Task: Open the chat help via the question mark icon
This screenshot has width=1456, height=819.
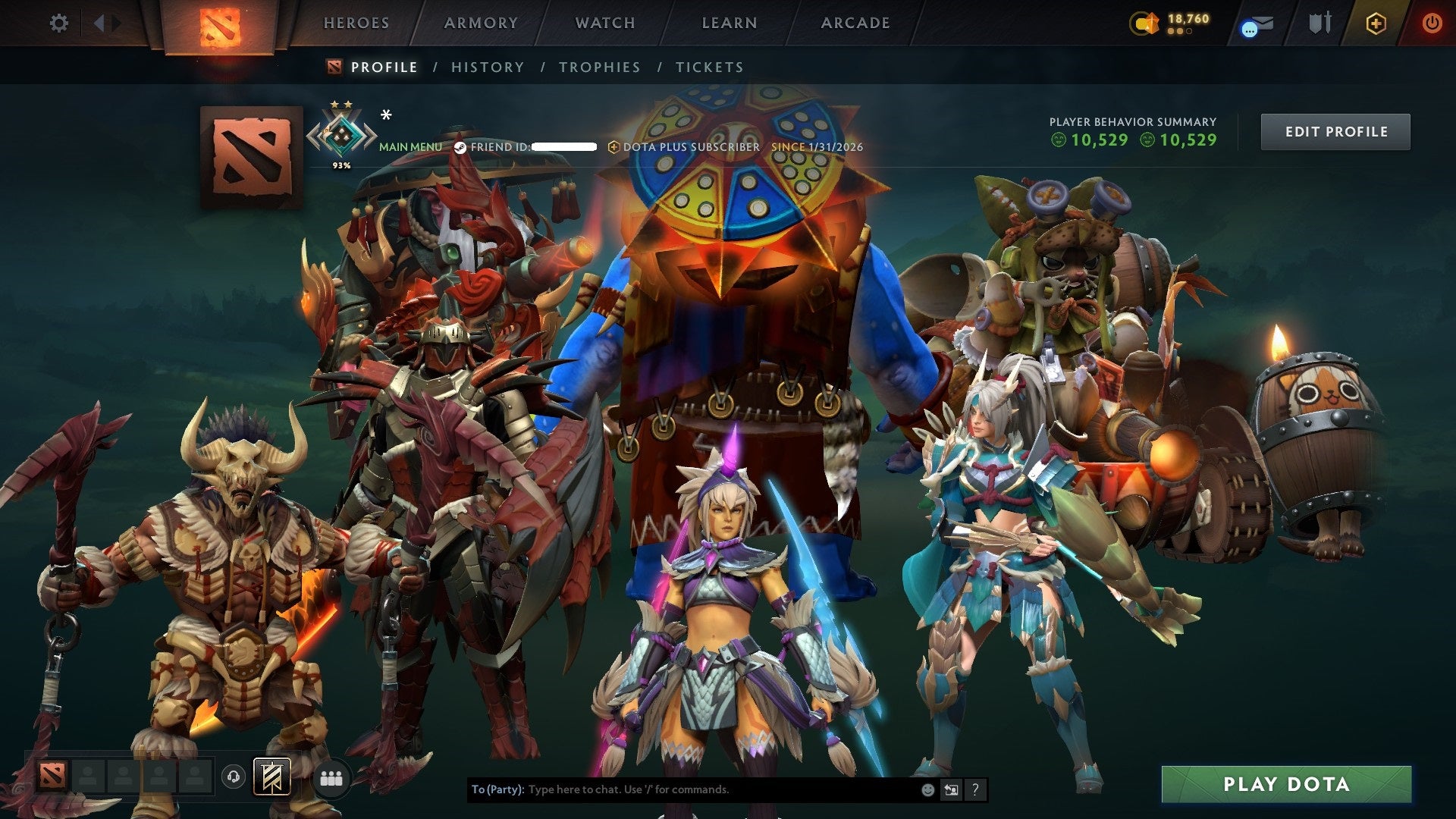Action: 975,789
